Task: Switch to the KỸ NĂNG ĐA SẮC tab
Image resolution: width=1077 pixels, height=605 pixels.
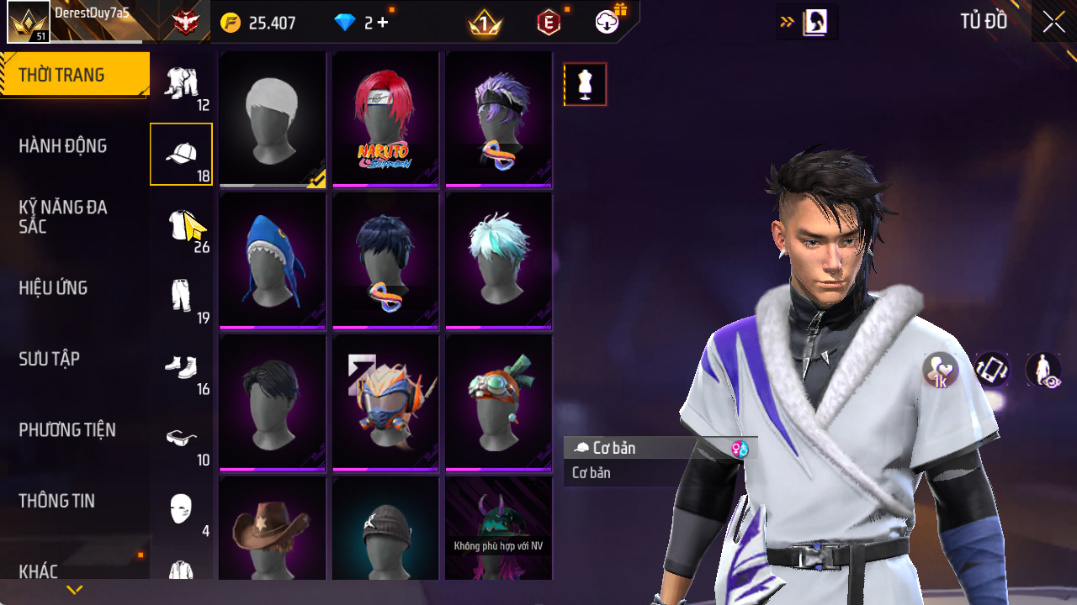Action: point(62,216)
